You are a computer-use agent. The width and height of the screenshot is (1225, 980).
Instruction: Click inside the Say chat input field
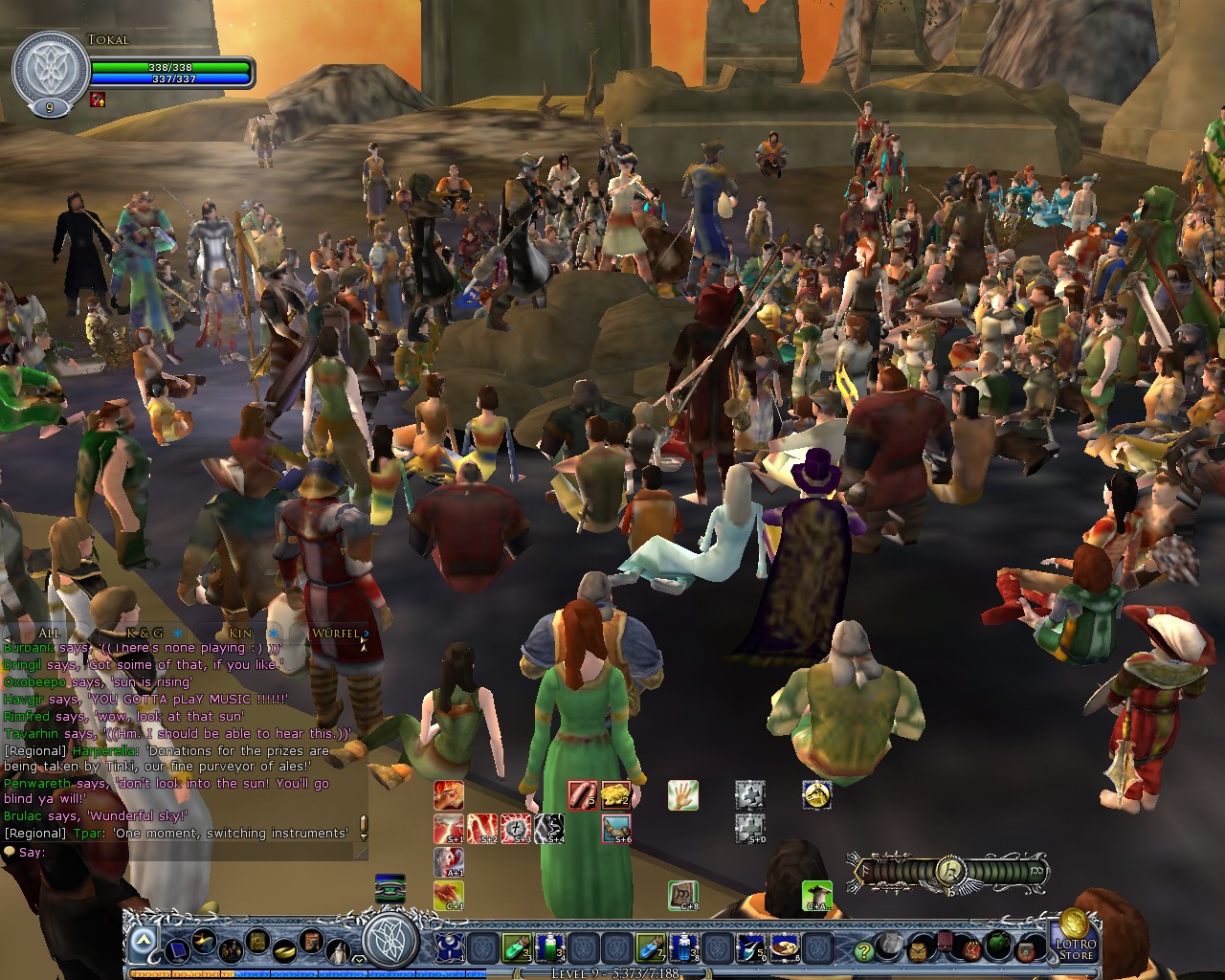[x=191, y=852]
